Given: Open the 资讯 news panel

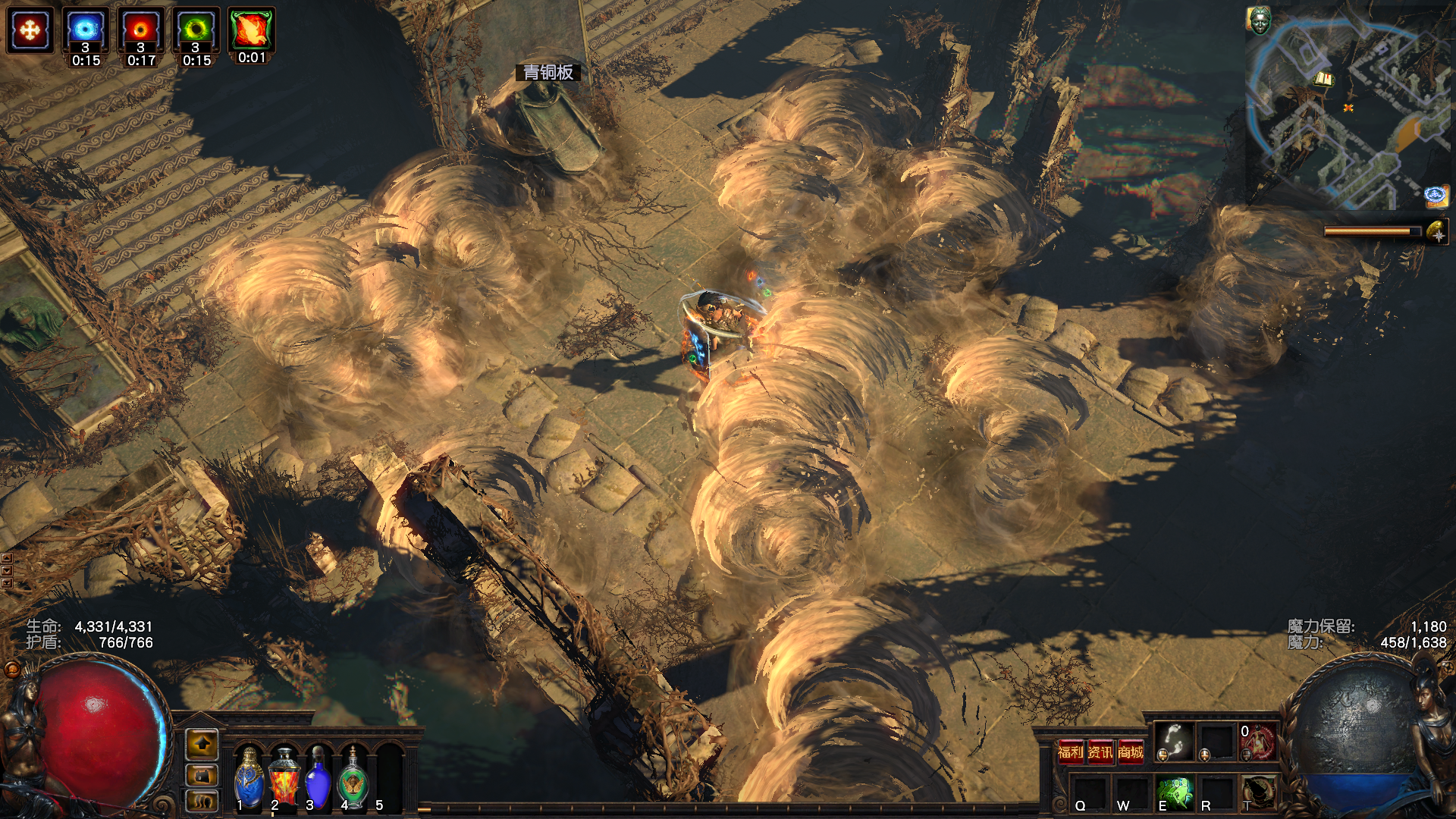Looking at the screenshot, I should click(1100, 752).
